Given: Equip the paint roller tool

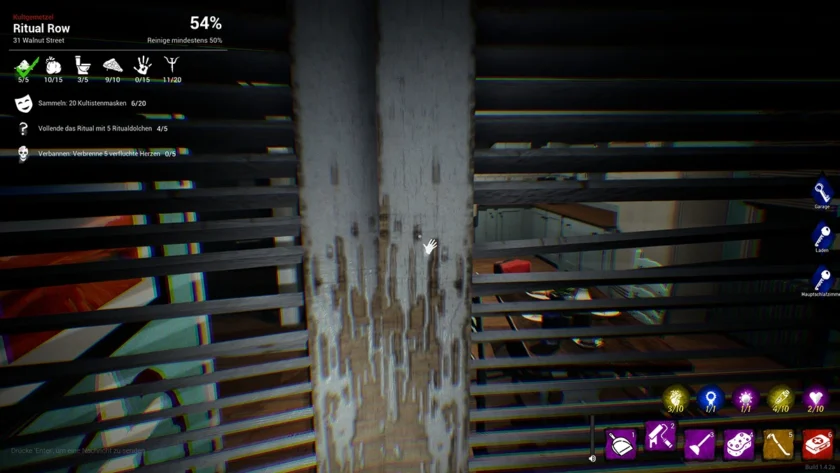Looking at the screenshot, I should [660, 437].
